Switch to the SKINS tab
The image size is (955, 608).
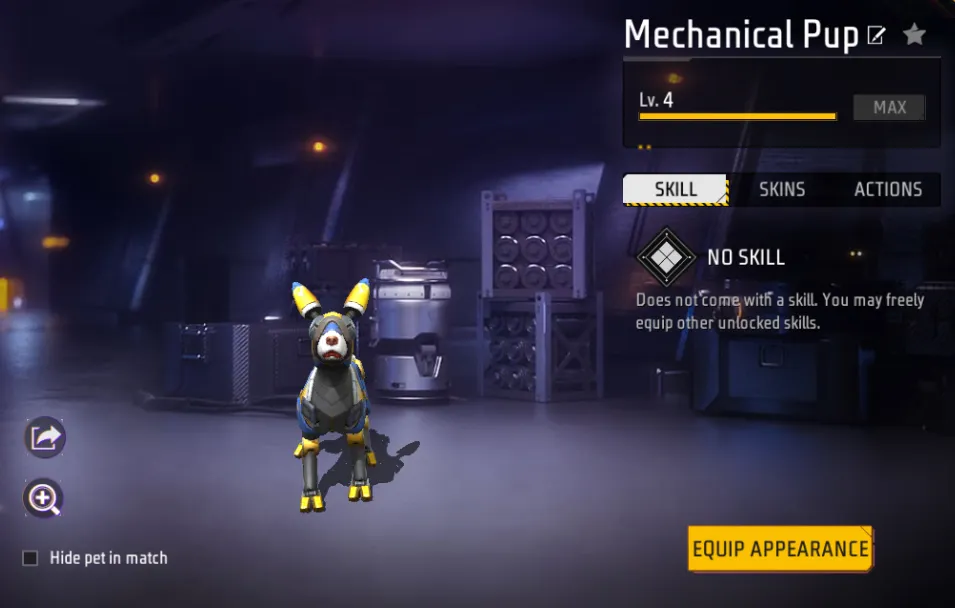(x=782, y=189)
